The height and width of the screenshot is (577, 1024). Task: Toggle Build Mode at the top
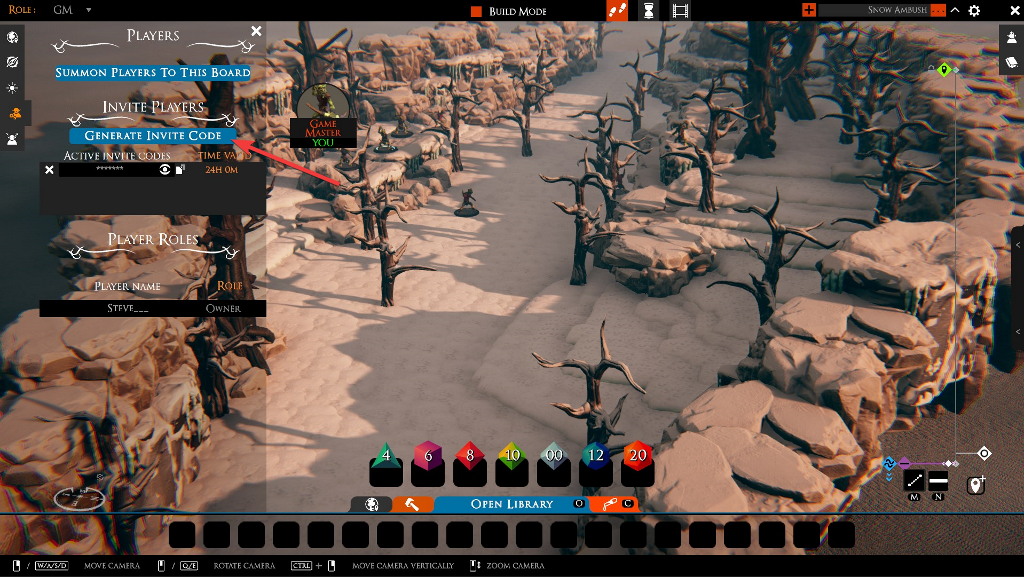(509, 11)
